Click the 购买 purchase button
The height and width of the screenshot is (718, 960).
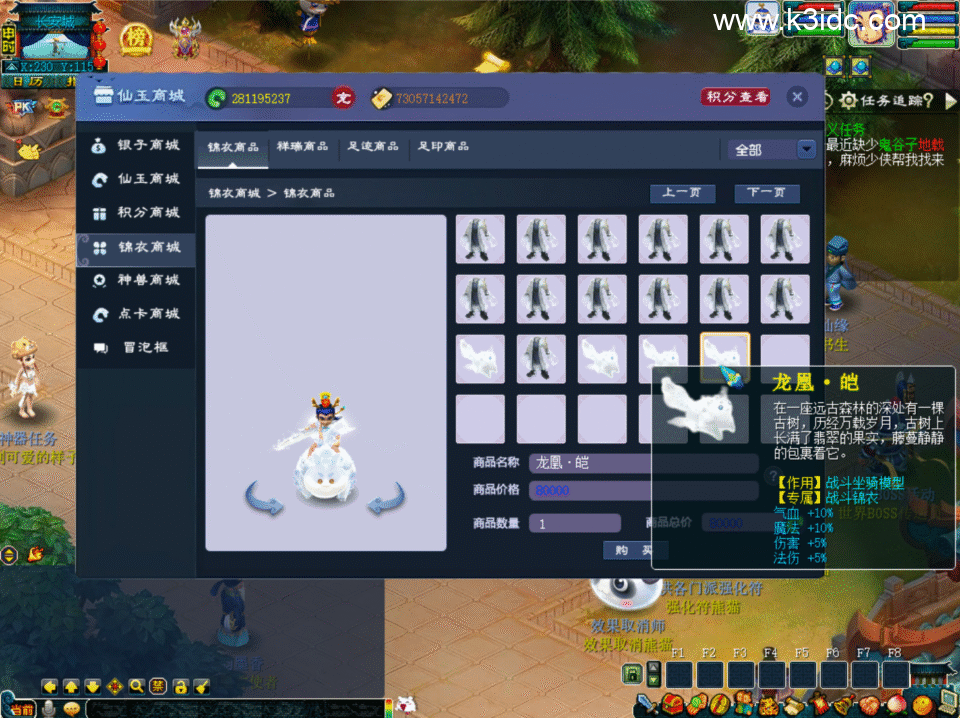pos(635,550)
